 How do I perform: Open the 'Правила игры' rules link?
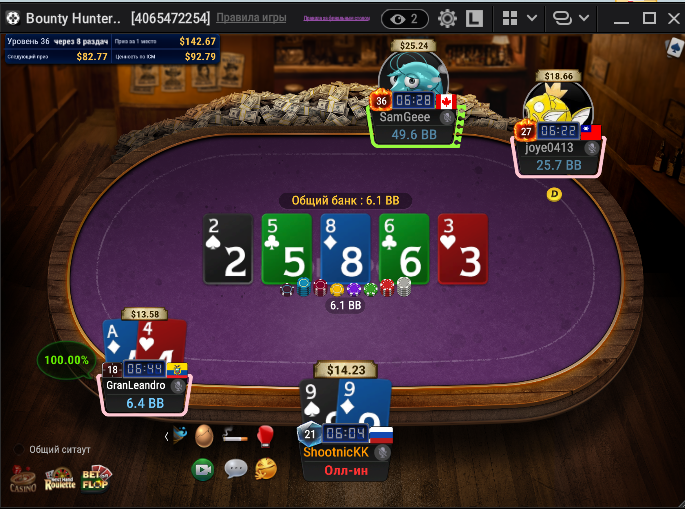click(x=251, y=18)
